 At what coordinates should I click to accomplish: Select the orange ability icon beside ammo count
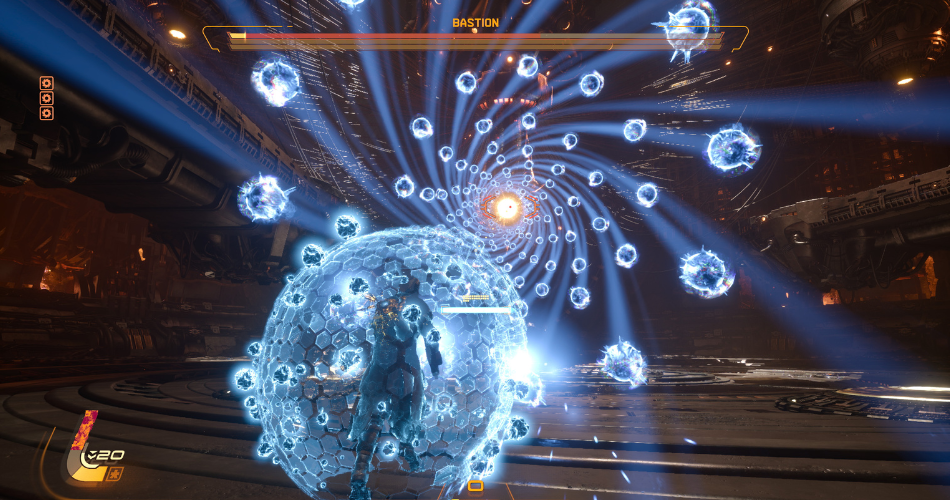115,471
